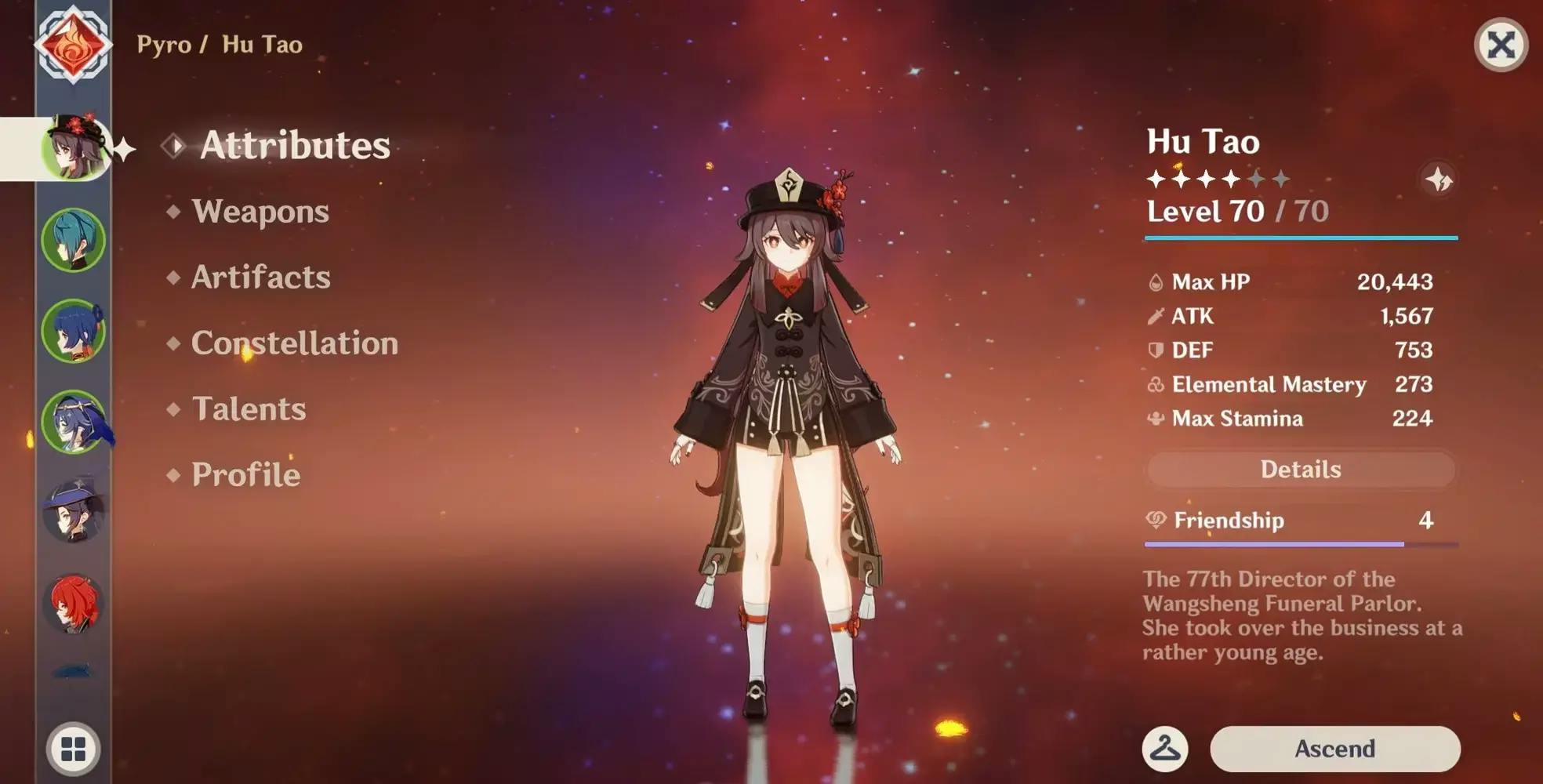
Task: Select Hu Tao's portrait in the sidebar
Action: coord(74,148)
